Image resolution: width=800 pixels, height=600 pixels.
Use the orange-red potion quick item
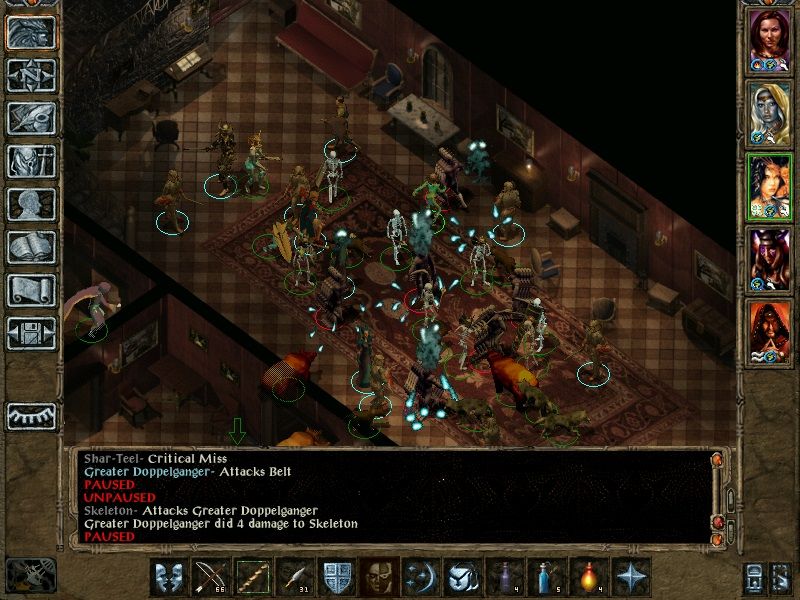[x=588, y=577]
